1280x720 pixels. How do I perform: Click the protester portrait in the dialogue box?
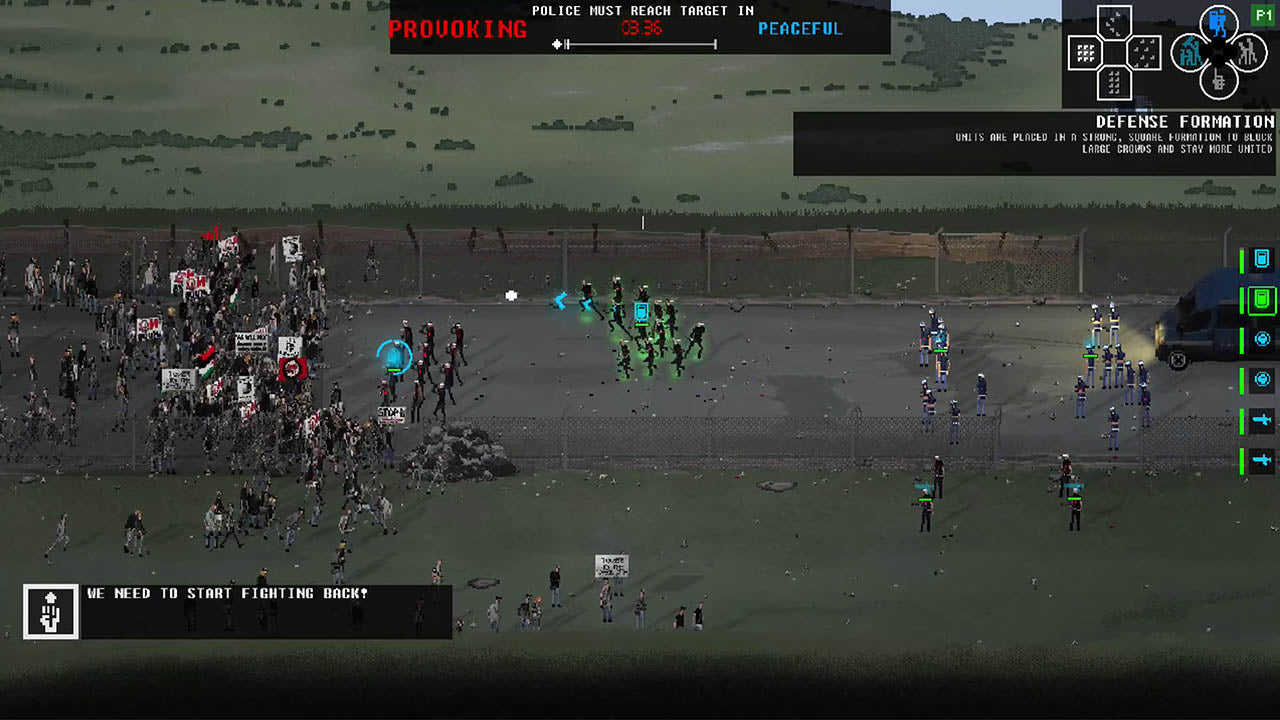(50, 611)
